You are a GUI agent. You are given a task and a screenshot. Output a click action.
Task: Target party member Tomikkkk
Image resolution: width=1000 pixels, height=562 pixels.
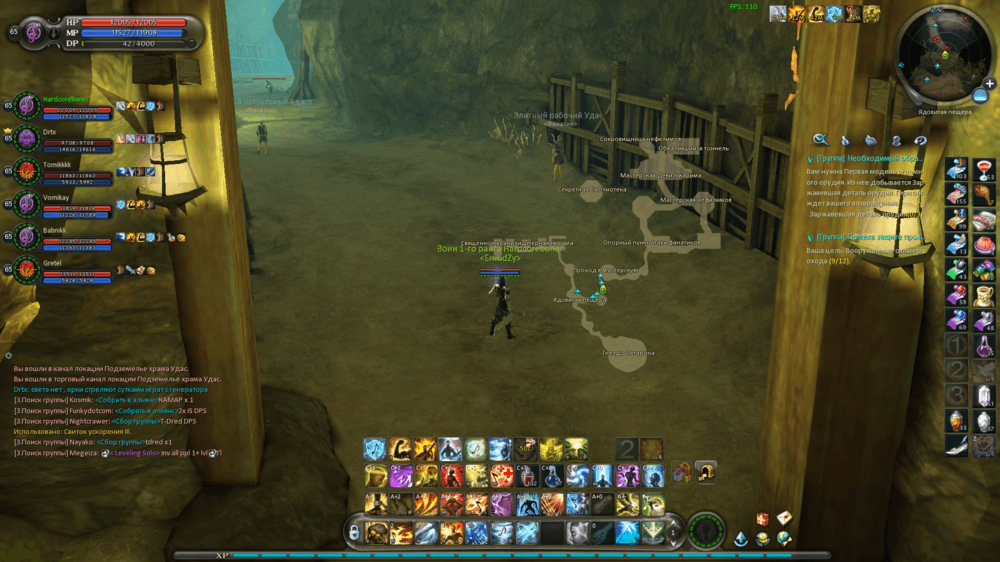point(27,171)
